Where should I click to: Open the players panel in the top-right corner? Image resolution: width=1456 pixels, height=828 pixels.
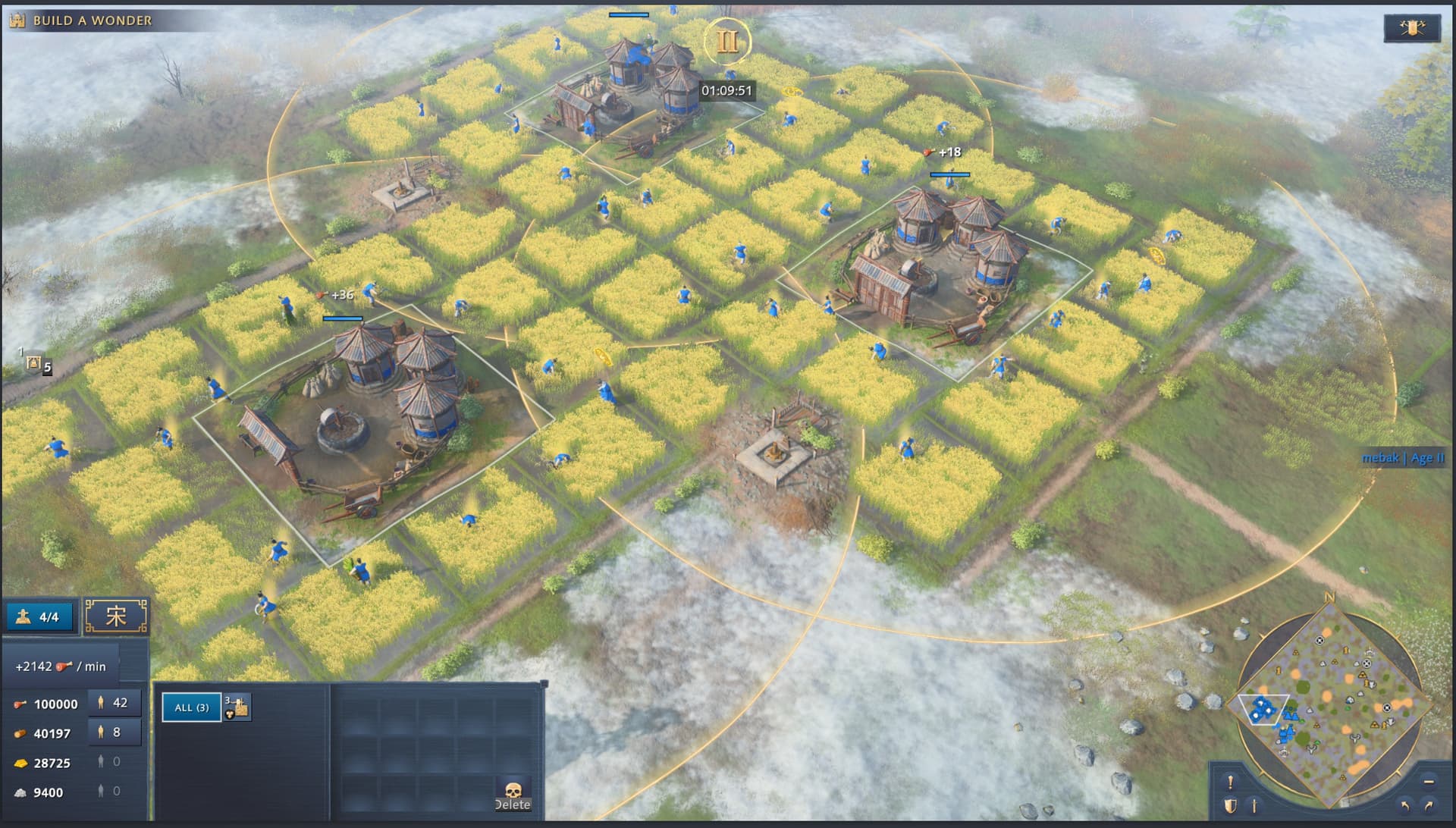[1411, 28]
